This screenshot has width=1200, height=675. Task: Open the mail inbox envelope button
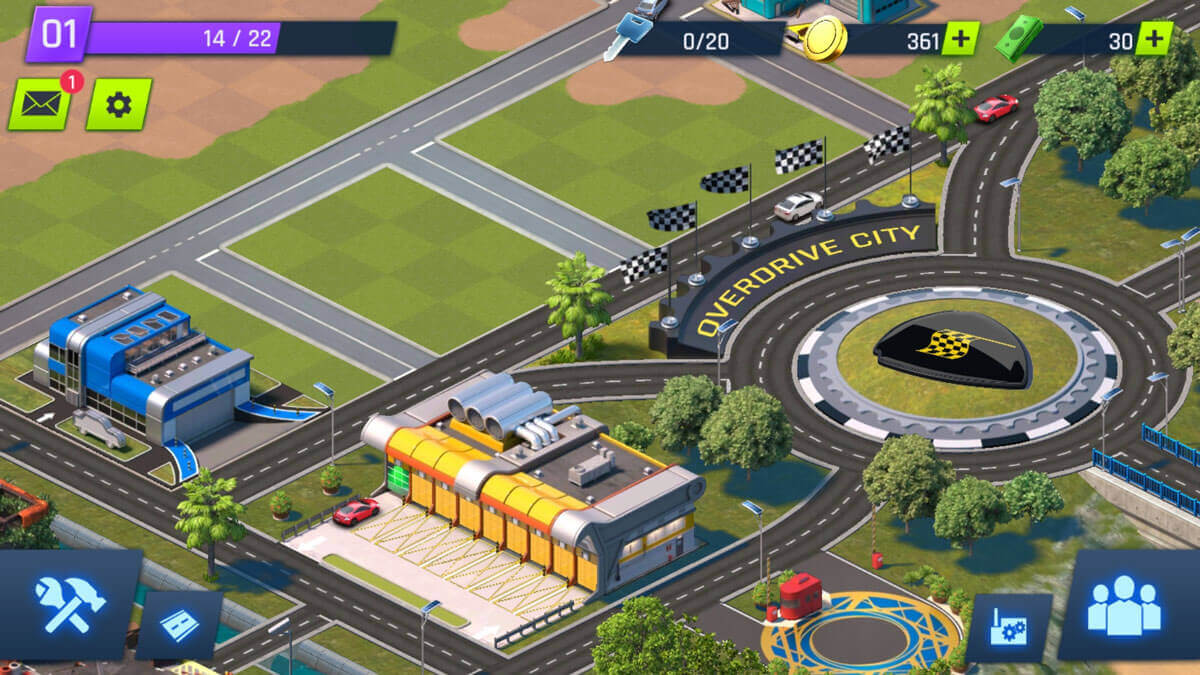40,104
